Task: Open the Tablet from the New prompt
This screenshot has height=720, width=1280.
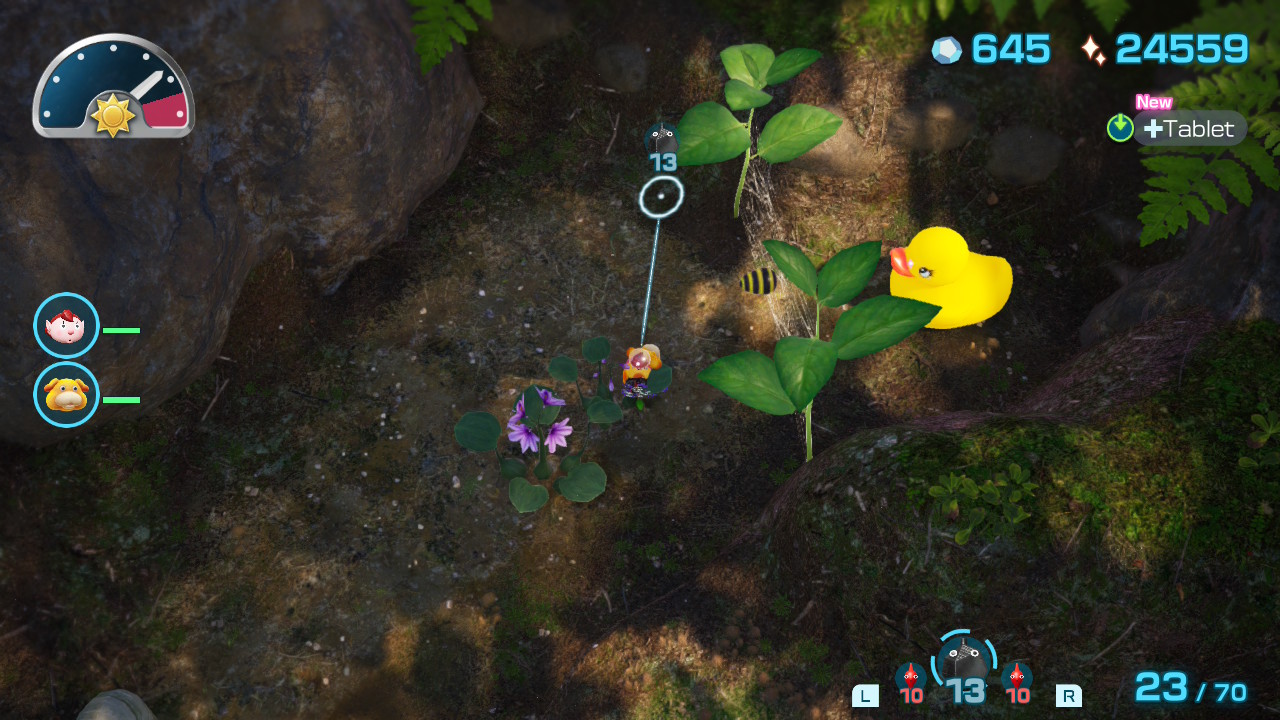Action: (x=1189, y=129)
